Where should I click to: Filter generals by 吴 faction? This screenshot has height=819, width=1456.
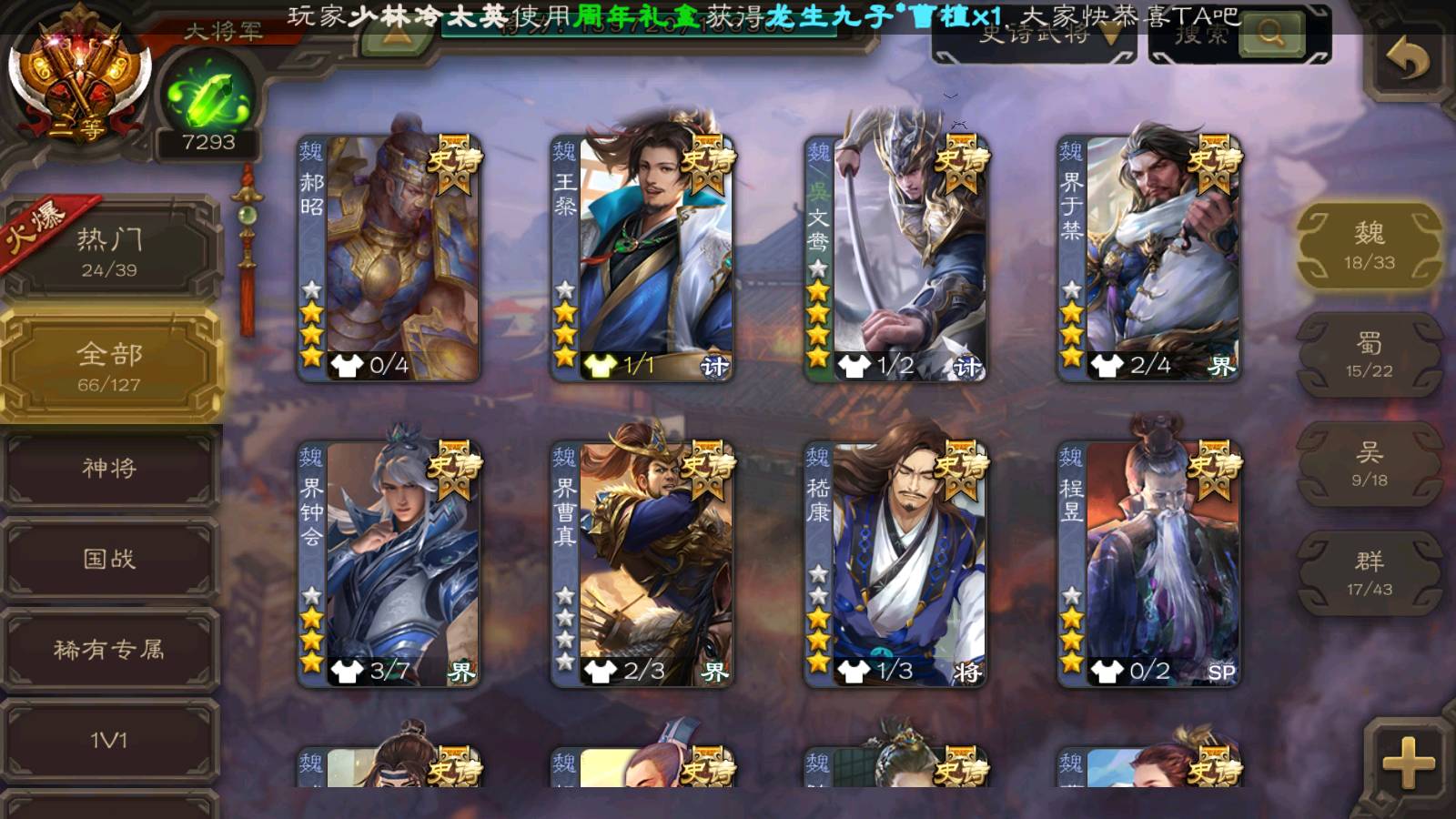pyautogui.click(x=1369, y=464)
